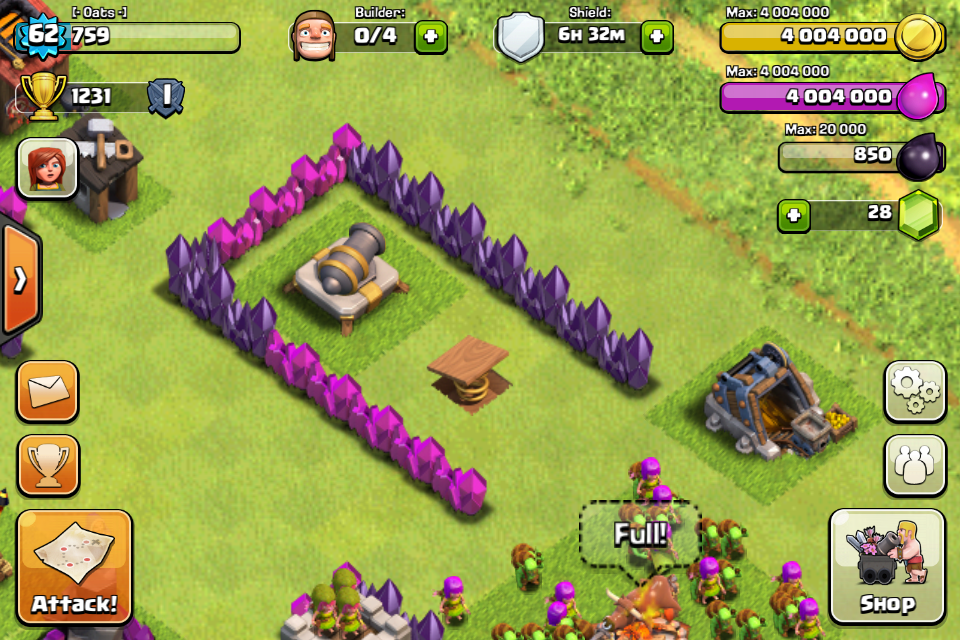
Task: Open the gear Settings menu
Action: click(x=914, y=391)
